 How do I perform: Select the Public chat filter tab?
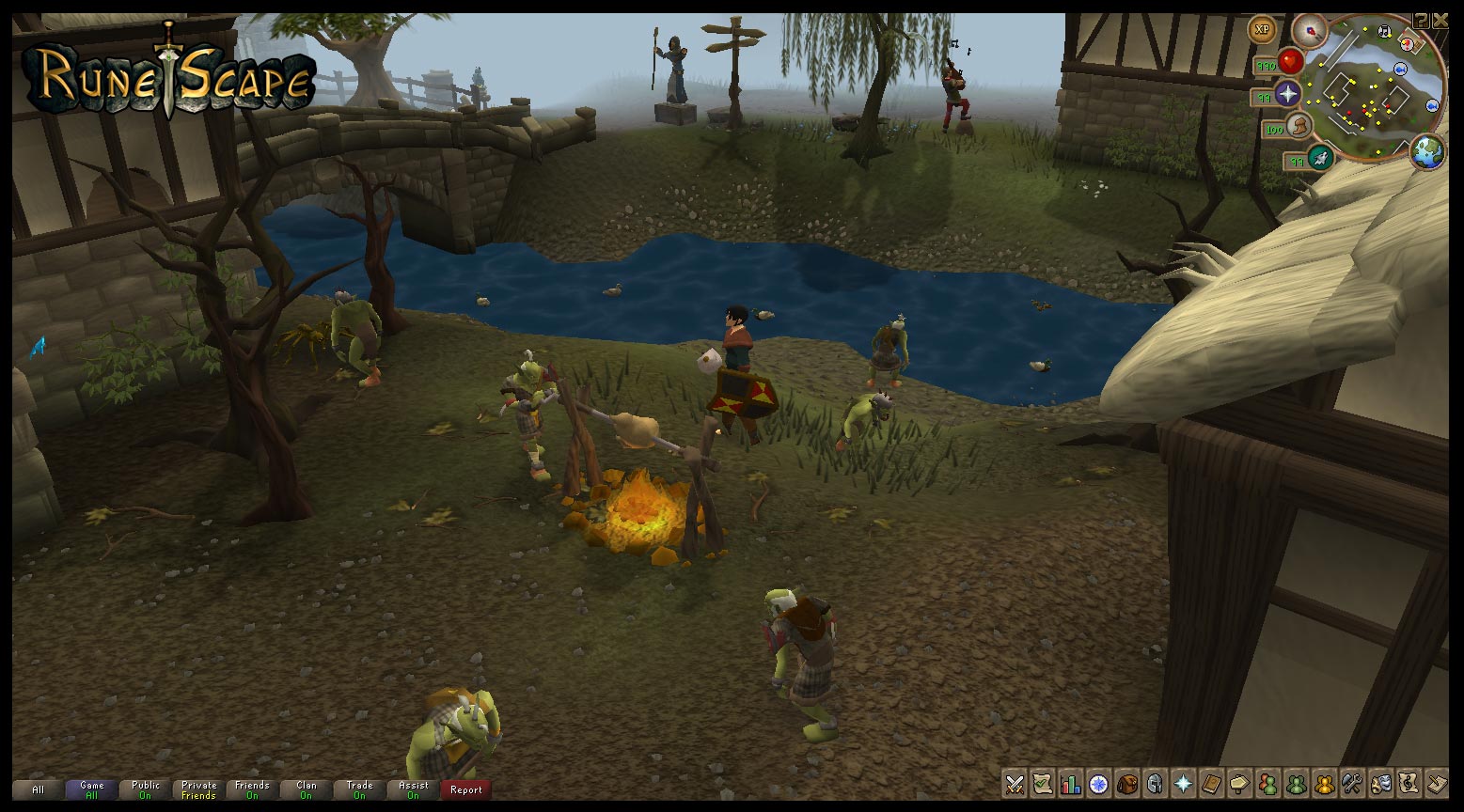coord(146,789)
